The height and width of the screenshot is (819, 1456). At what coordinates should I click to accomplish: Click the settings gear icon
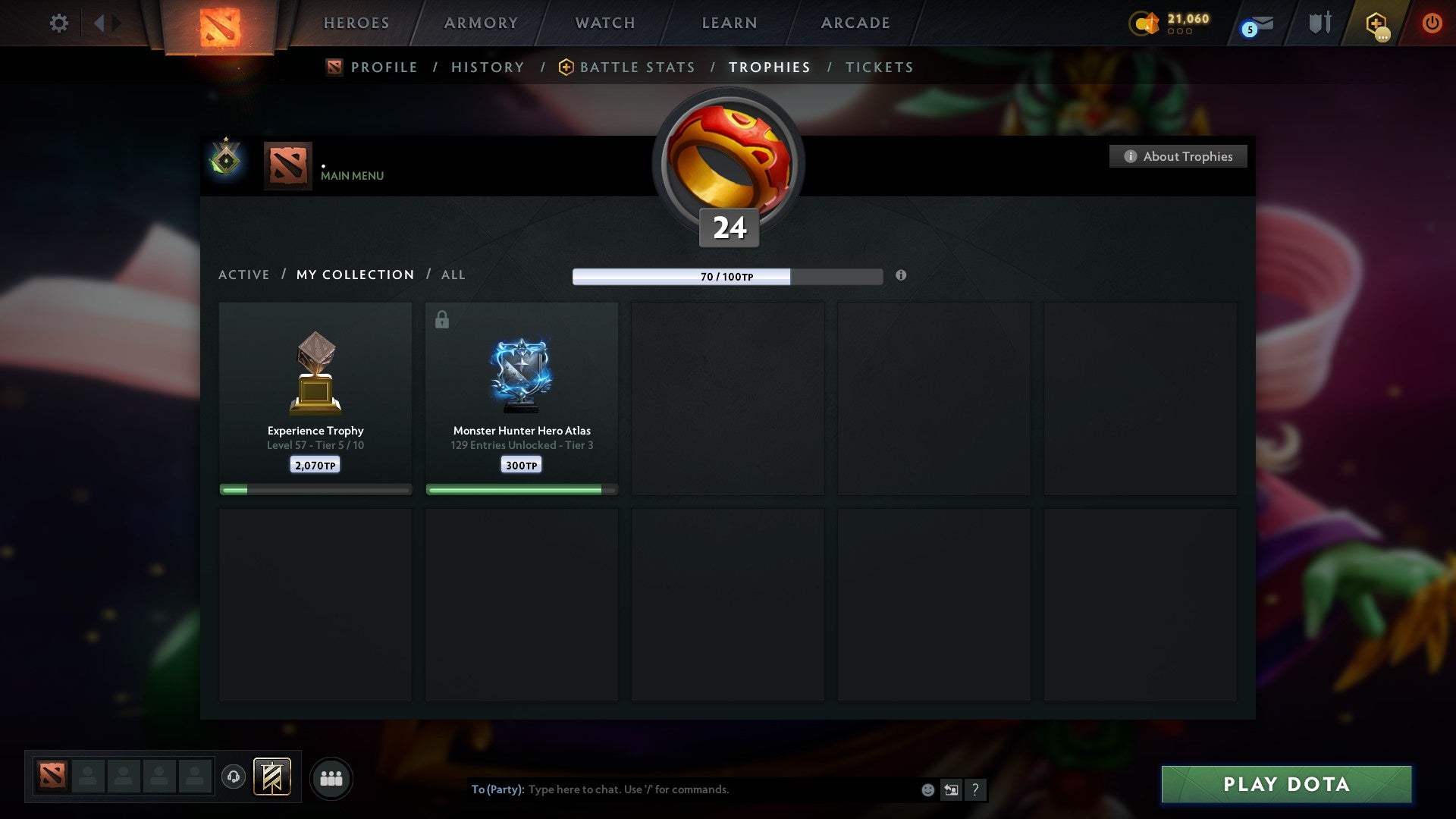coord(58,23)
